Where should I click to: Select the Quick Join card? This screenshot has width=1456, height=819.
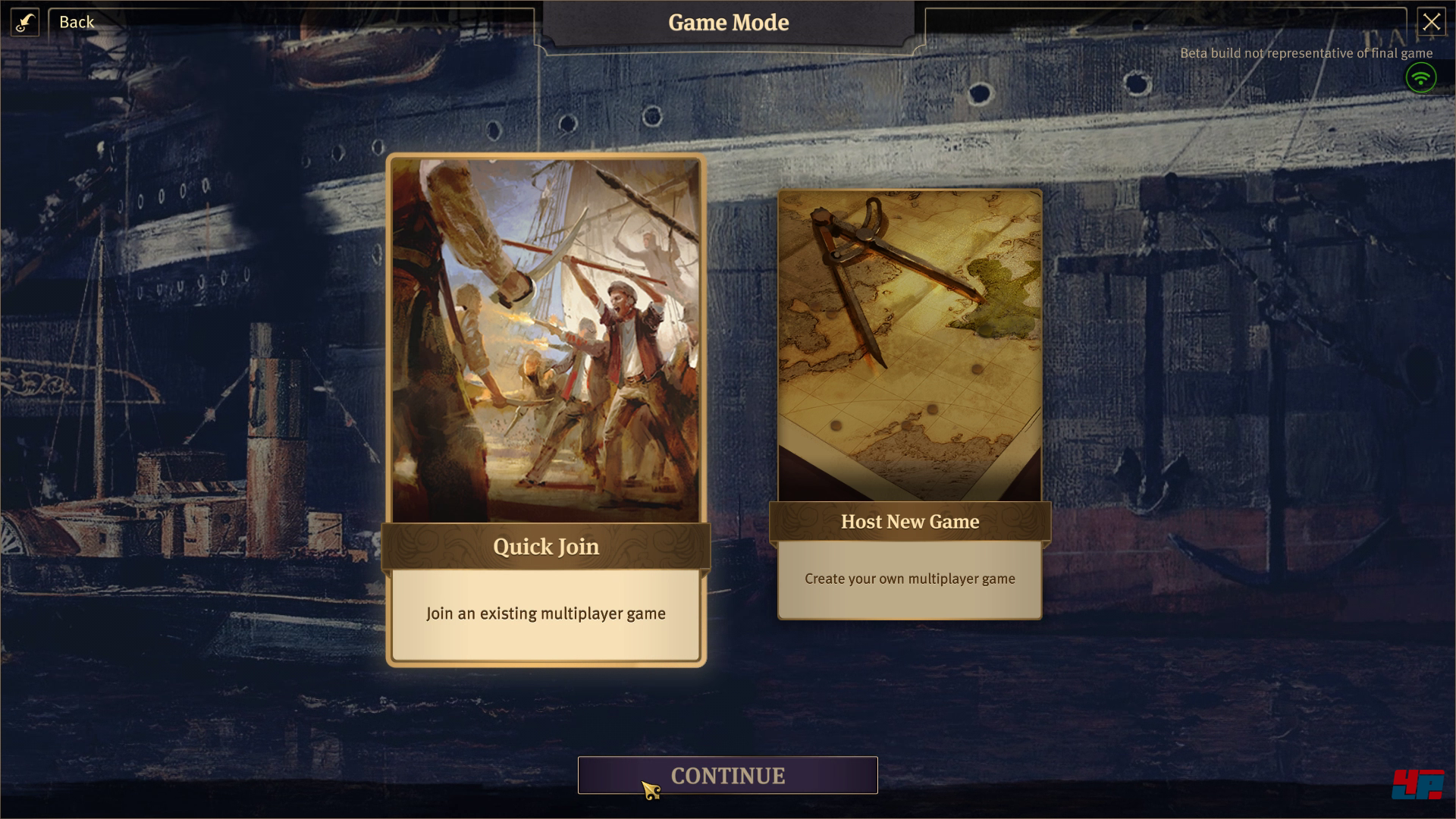pos(546,409)
